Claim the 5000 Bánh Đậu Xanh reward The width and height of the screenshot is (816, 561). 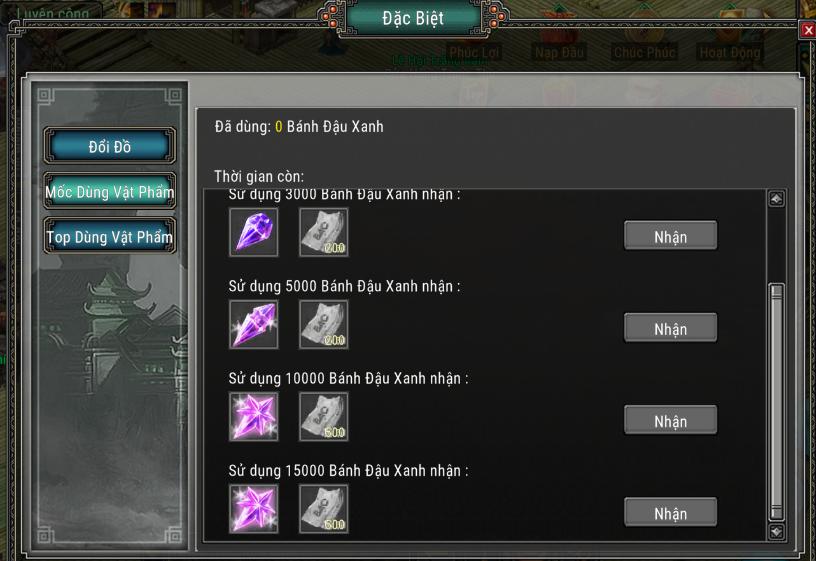click(x=670, y=329)
